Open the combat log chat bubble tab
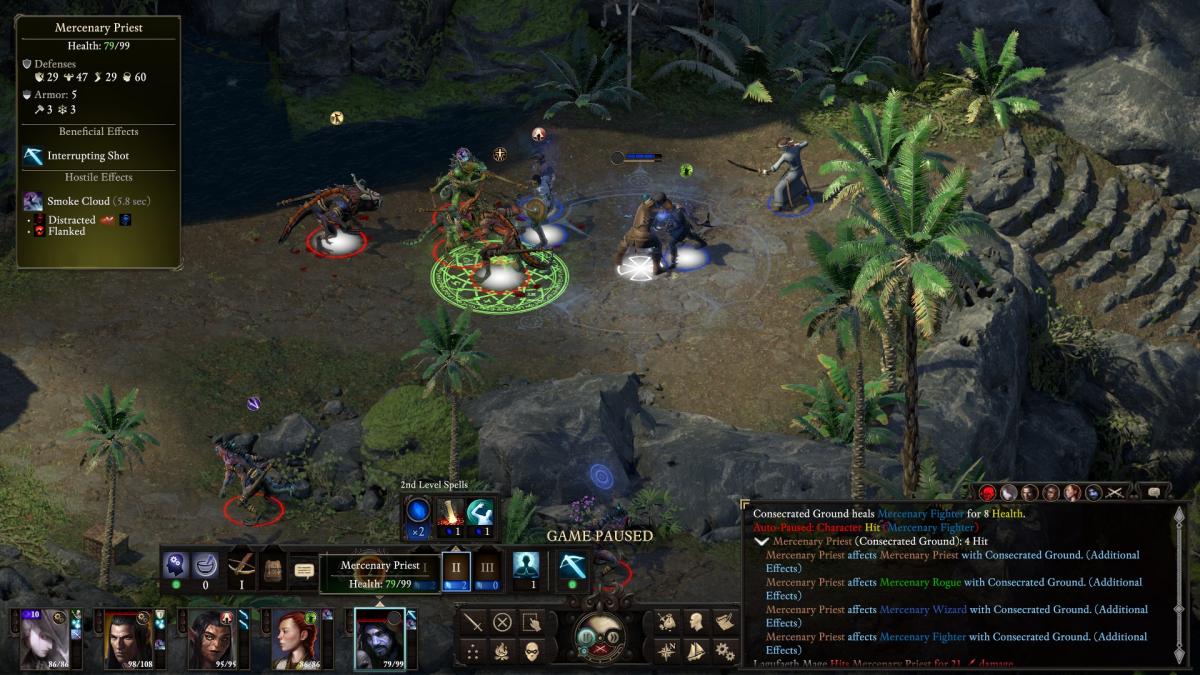 click(1153, 492)
